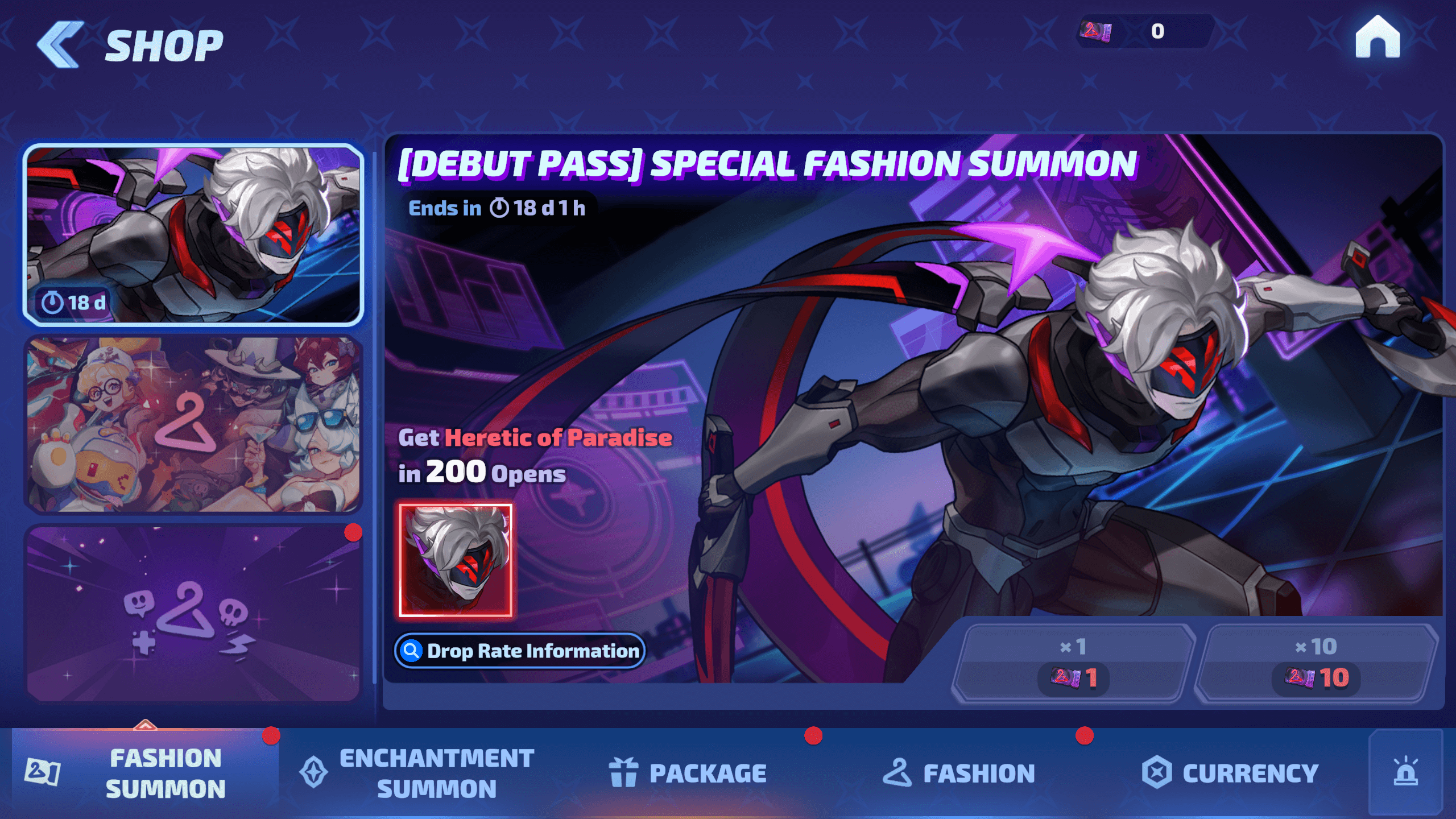1456x819 pixels.
Task: Open the Currency tab
Action: [1230, 773]
